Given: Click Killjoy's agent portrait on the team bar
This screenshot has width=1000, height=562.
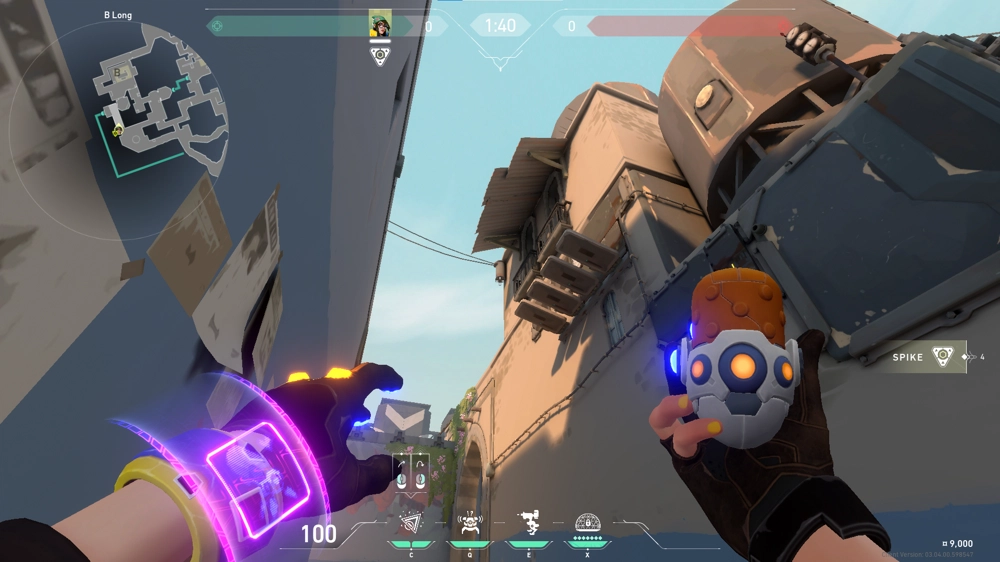Looking at the screenshot, I should click(380, 25).
